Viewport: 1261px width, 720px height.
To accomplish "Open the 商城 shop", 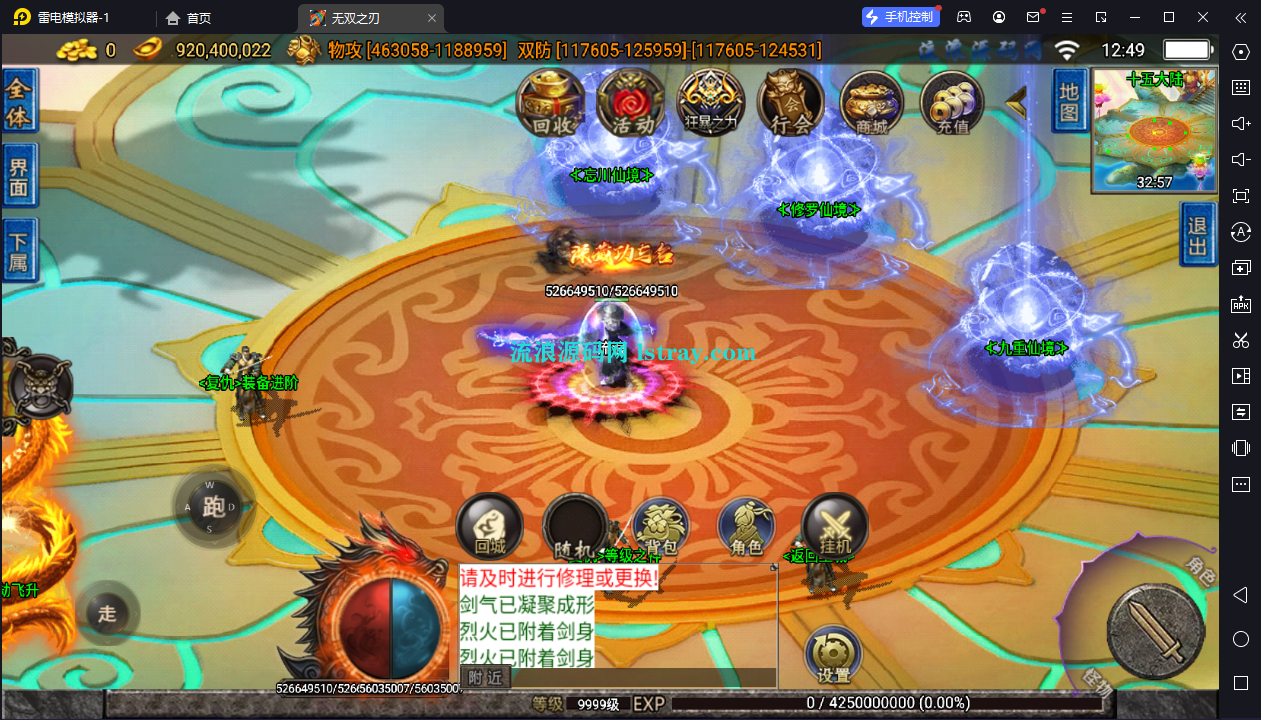I will click(871, 103).
